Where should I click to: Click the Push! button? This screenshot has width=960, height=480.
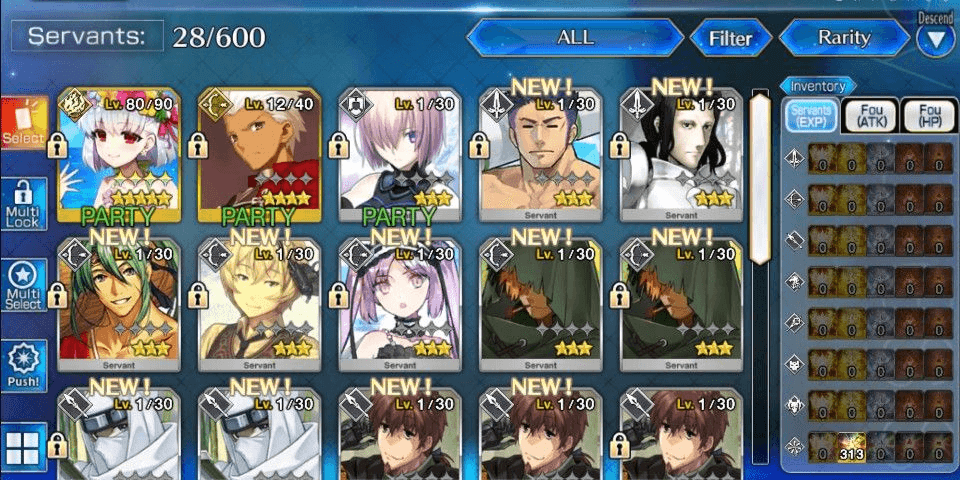pyautogui.click(x=23, y=367)
